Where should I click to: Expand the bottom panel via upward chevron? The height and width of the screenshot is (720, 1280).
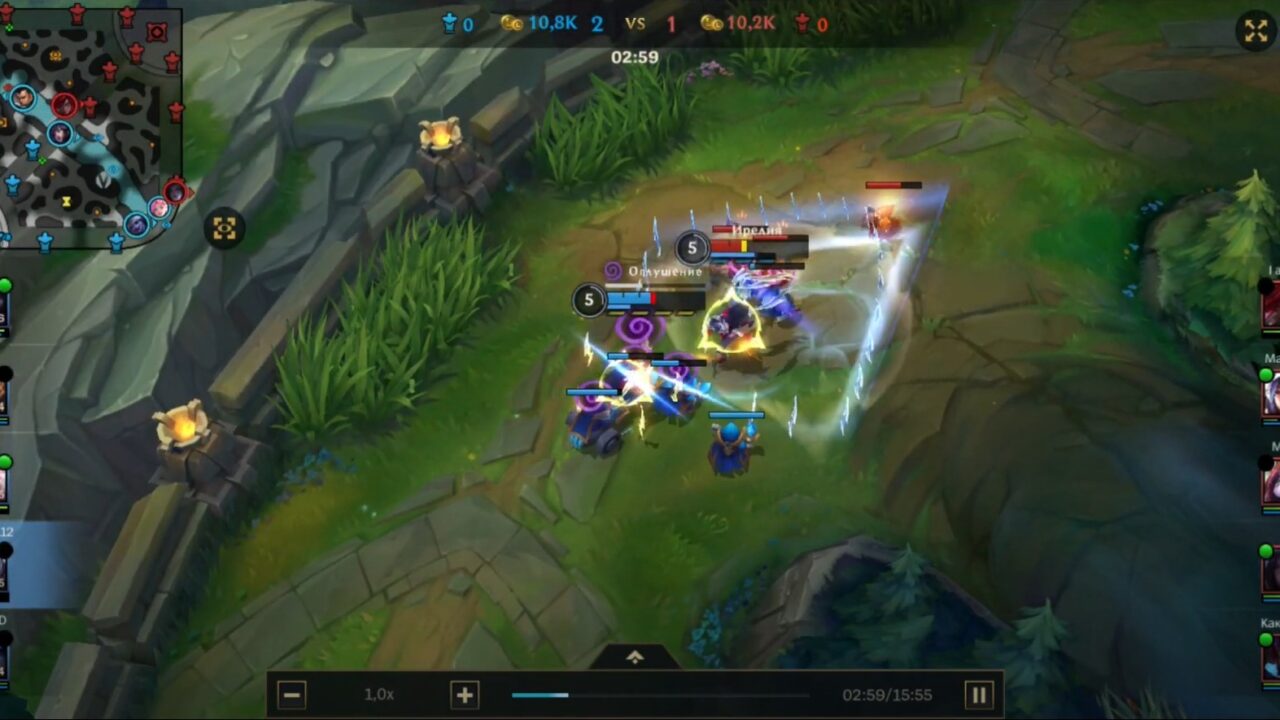(636, 655)
